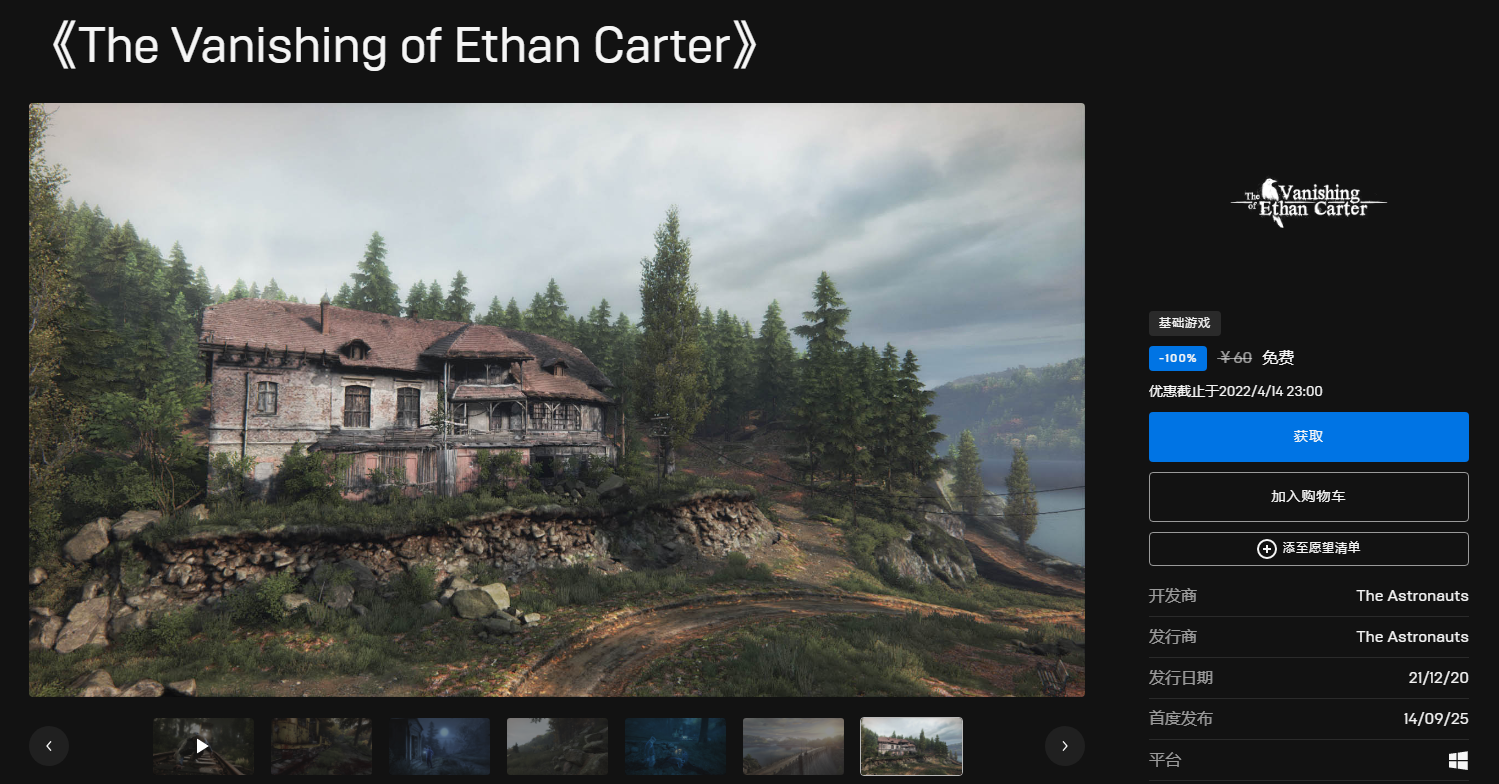
Task: Choose the highlighted old house thumbnail
Action: [x=911, y=746]
